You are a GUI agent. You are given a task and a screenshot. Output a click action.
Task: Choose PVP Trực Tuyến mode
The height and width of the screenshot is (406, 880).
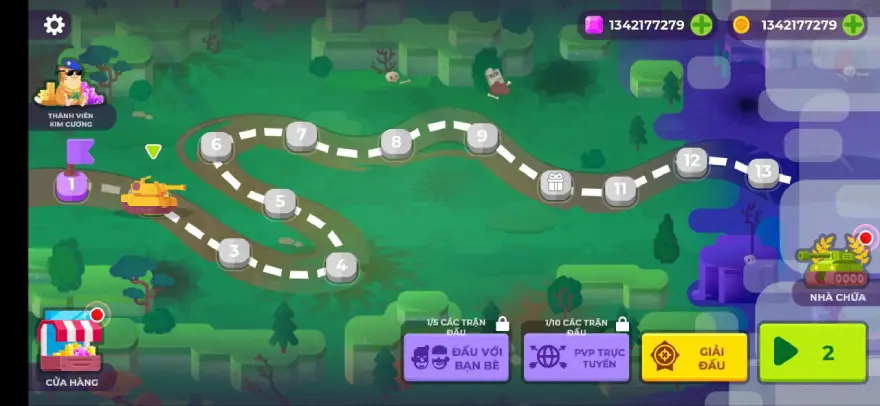tap(576, 356)
